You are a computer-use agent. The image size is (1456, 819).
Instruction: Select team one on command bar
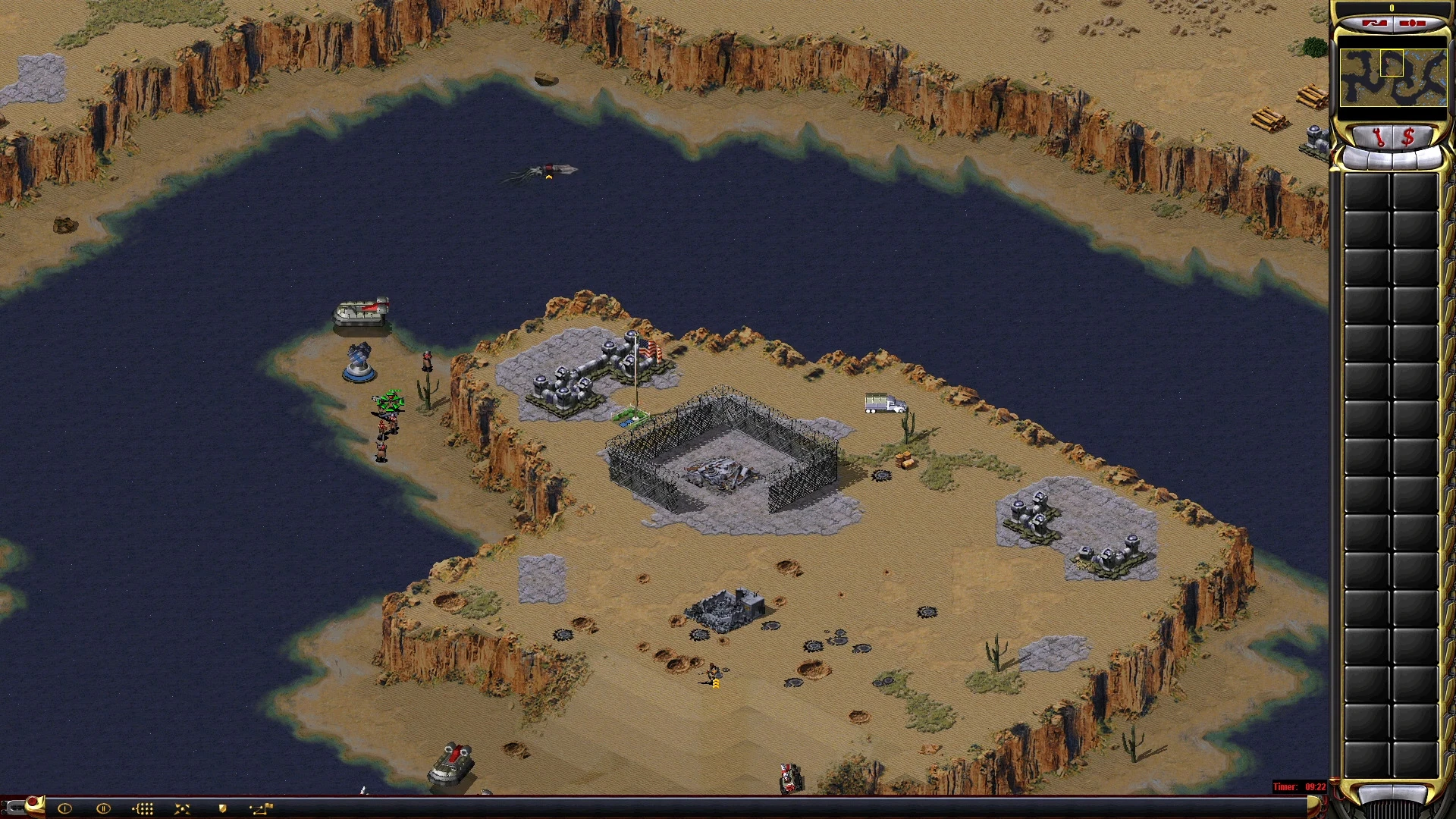64,808
